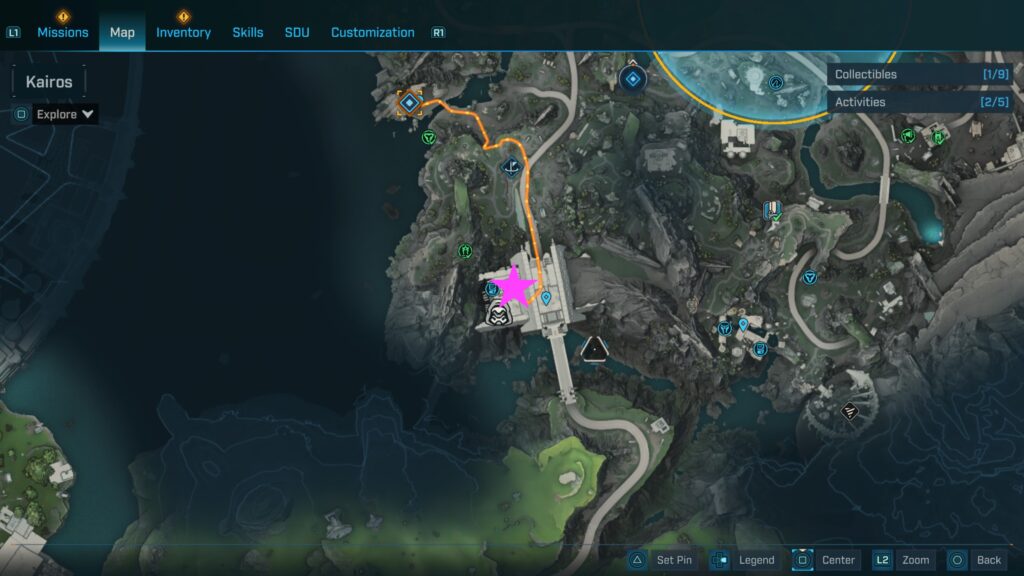Go to the Skills tab
Viewport: 1024px width, 576px height.
(x=248, y=32)
